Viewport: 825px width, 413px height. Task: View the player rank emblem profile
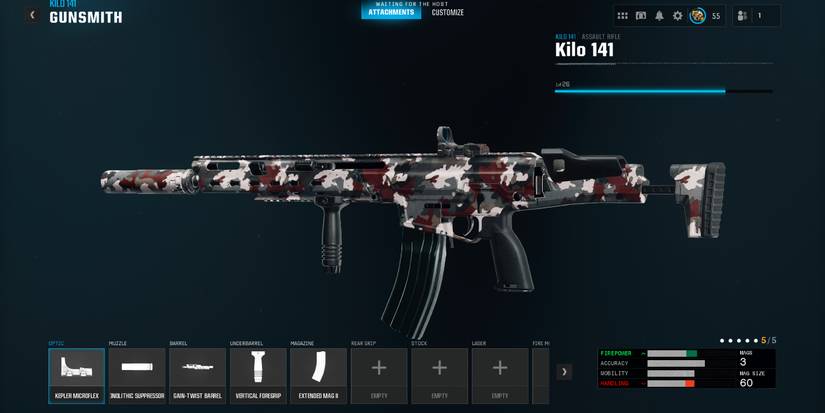point(698,16)
